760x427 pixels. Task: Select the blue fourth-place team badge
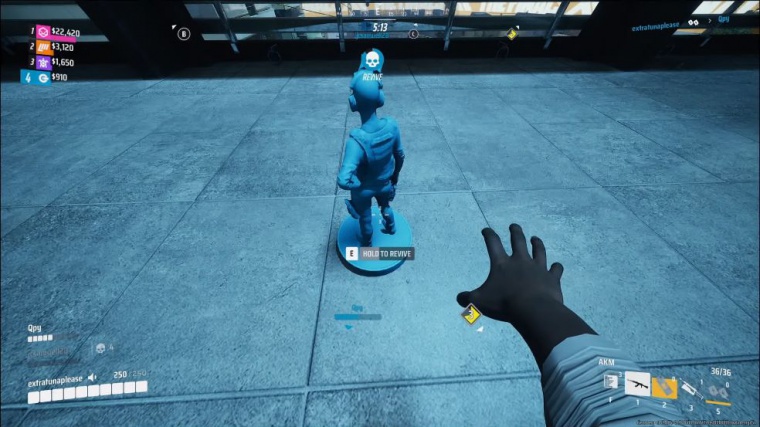click(x=42, y=77)
